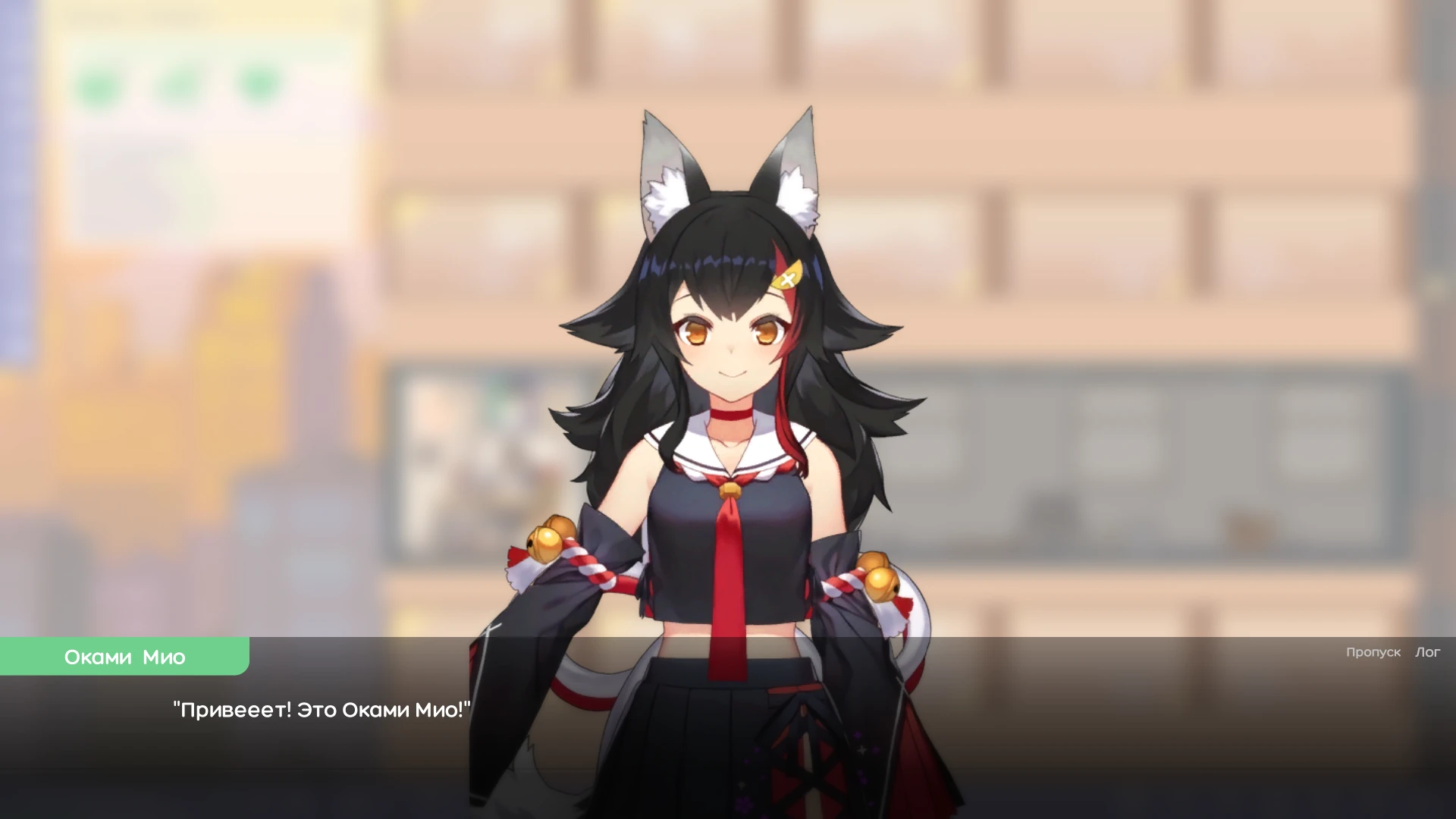Open the "Лог" dialogue history

pos(1428,652)
